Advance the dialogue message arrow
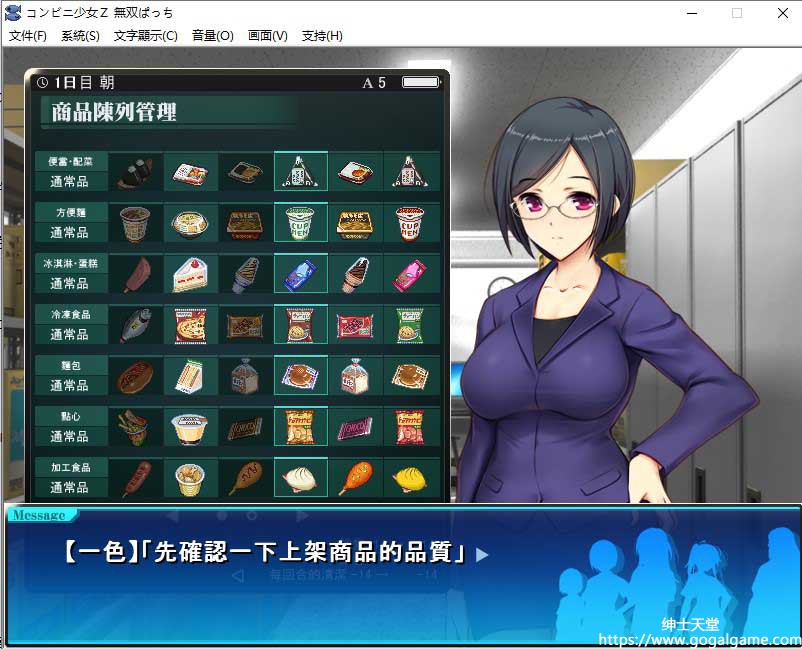Image resolution: width=802 pixels, height=649 pixels. pyautogui.click(x=483, y=554)
